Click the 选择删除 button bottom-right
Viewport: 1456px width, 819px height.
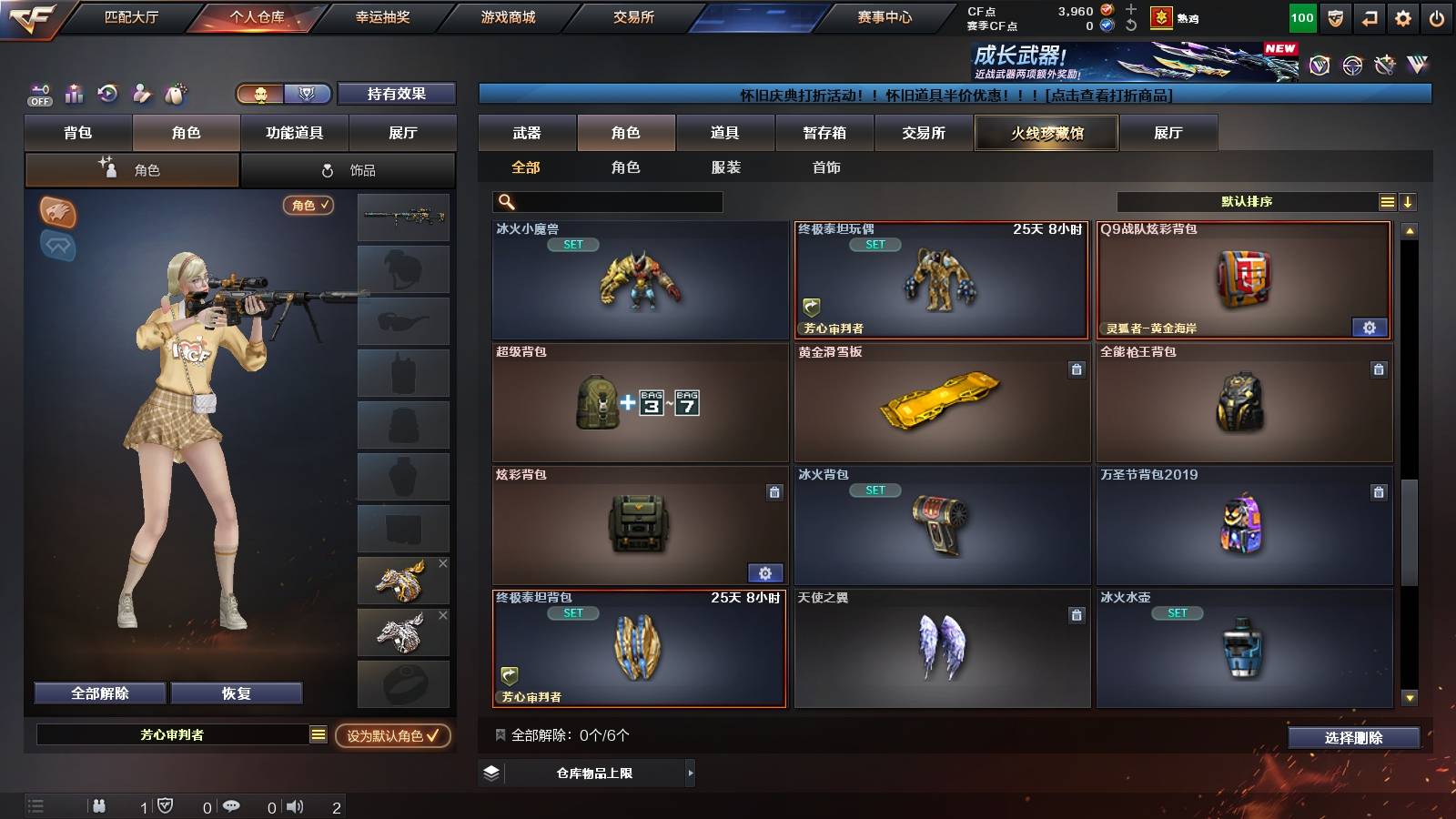pos(1353,738)
